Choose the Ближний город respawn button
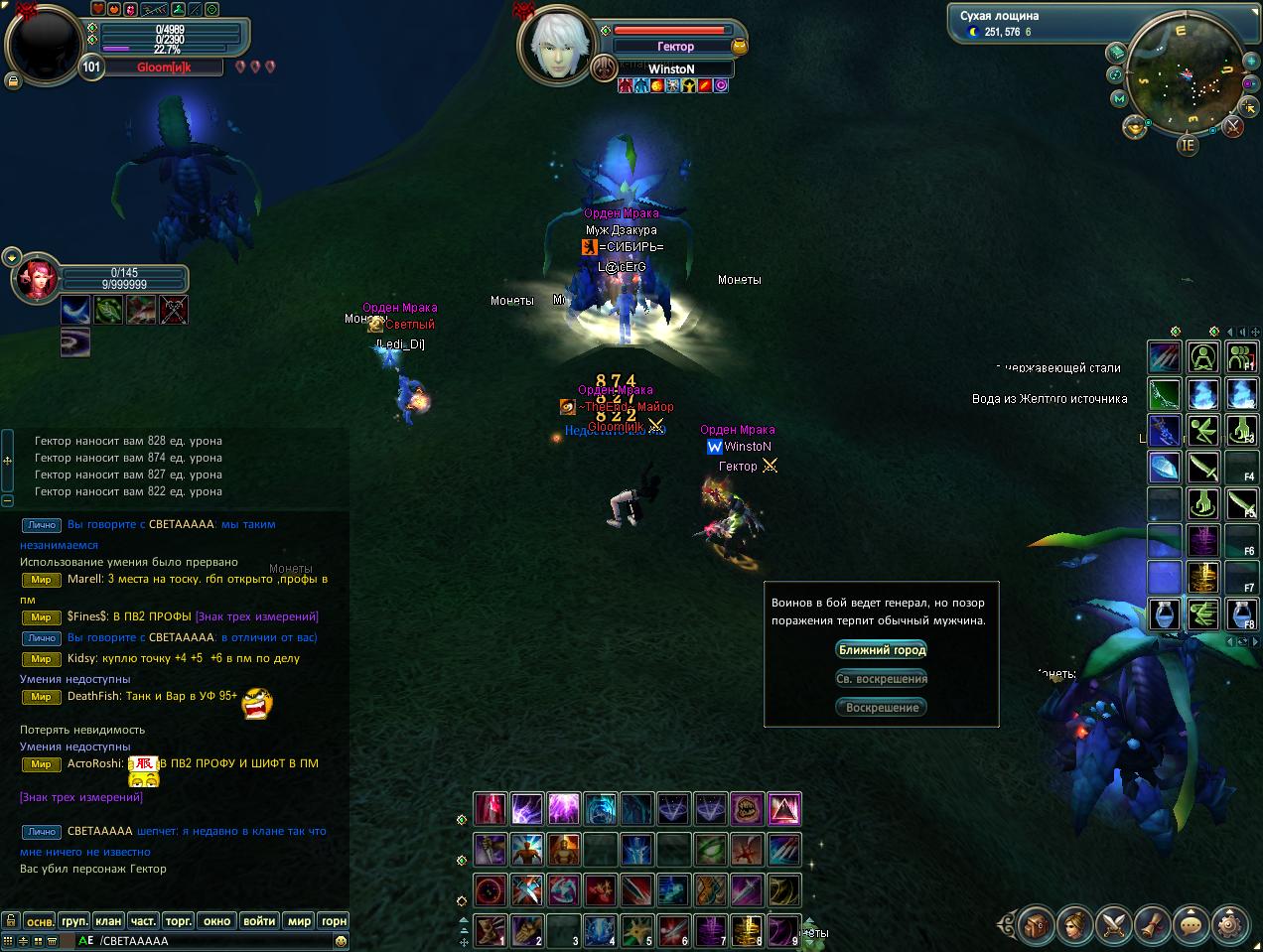The height and width of the screenshot is (952, 1263). 882,650
